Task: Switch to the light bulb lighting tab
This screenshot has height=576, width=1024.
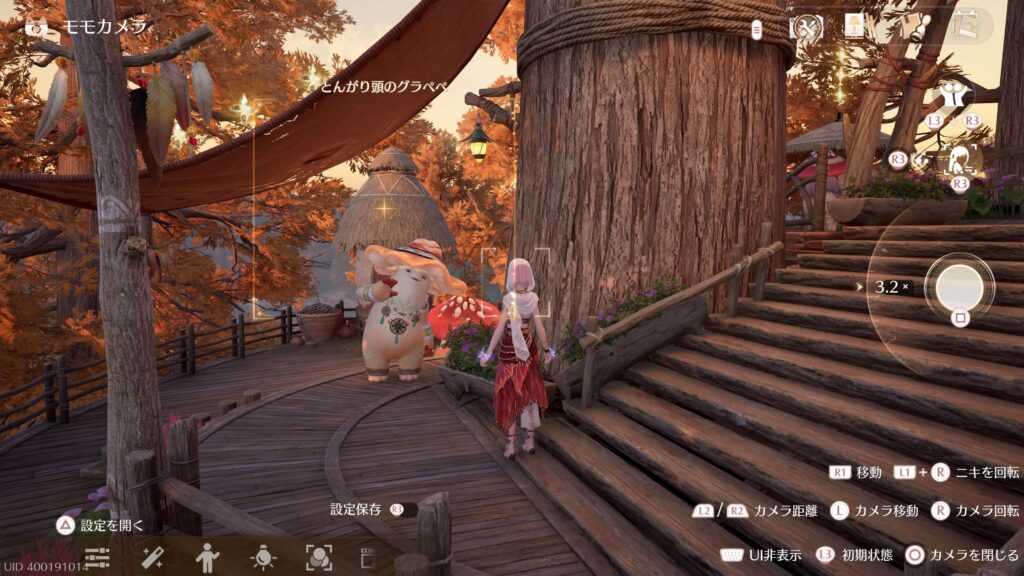Action: click(x=263, y=557)
